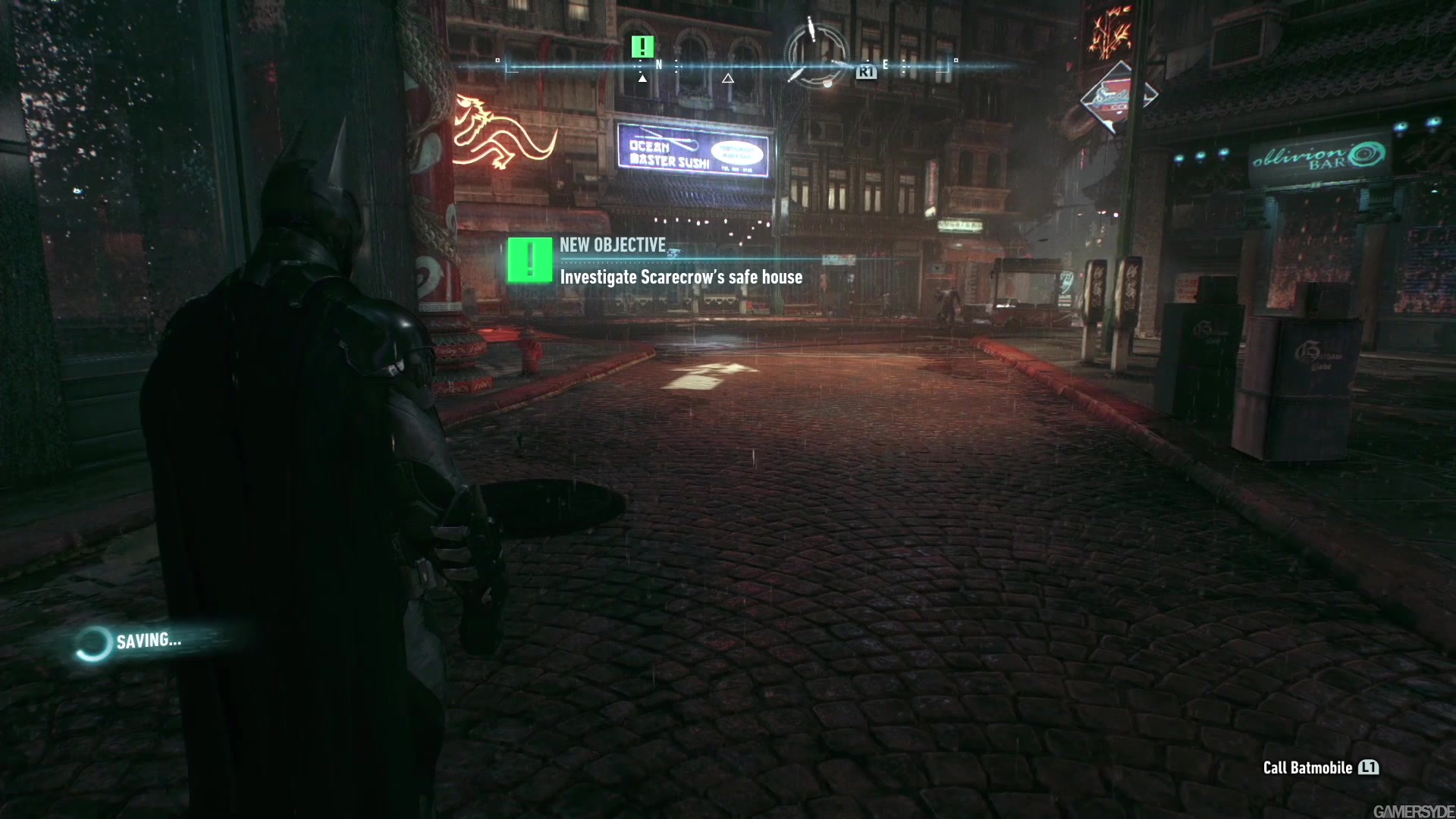Click the N marker on the compass bar

pos(659,65)
